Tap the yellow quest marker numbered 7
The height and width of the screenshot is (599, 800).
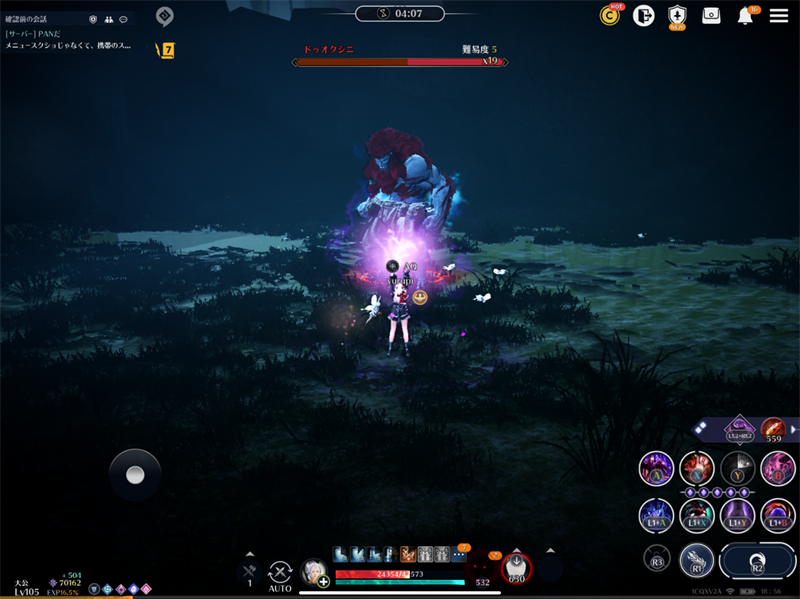tap(167, 50)
